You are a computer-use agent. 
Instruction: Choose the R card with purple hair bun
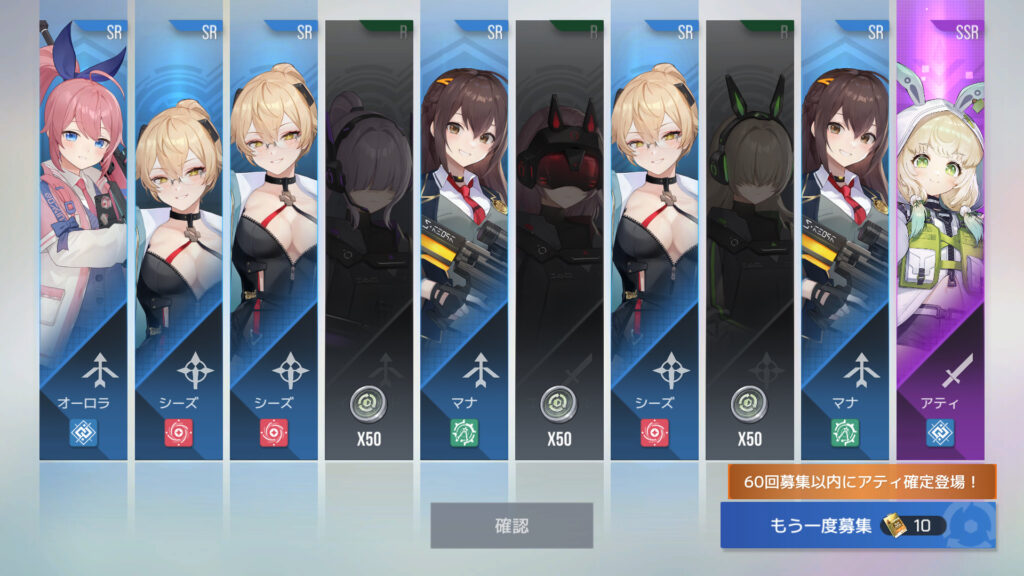pos(368,240)
